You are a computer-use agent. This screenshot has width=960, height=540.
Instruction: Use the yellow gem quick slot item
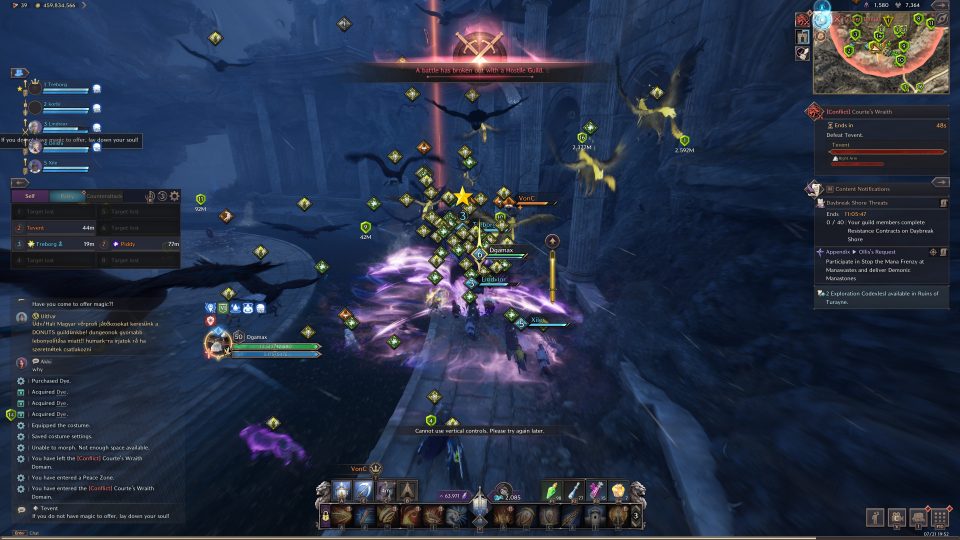pos(618,491)
